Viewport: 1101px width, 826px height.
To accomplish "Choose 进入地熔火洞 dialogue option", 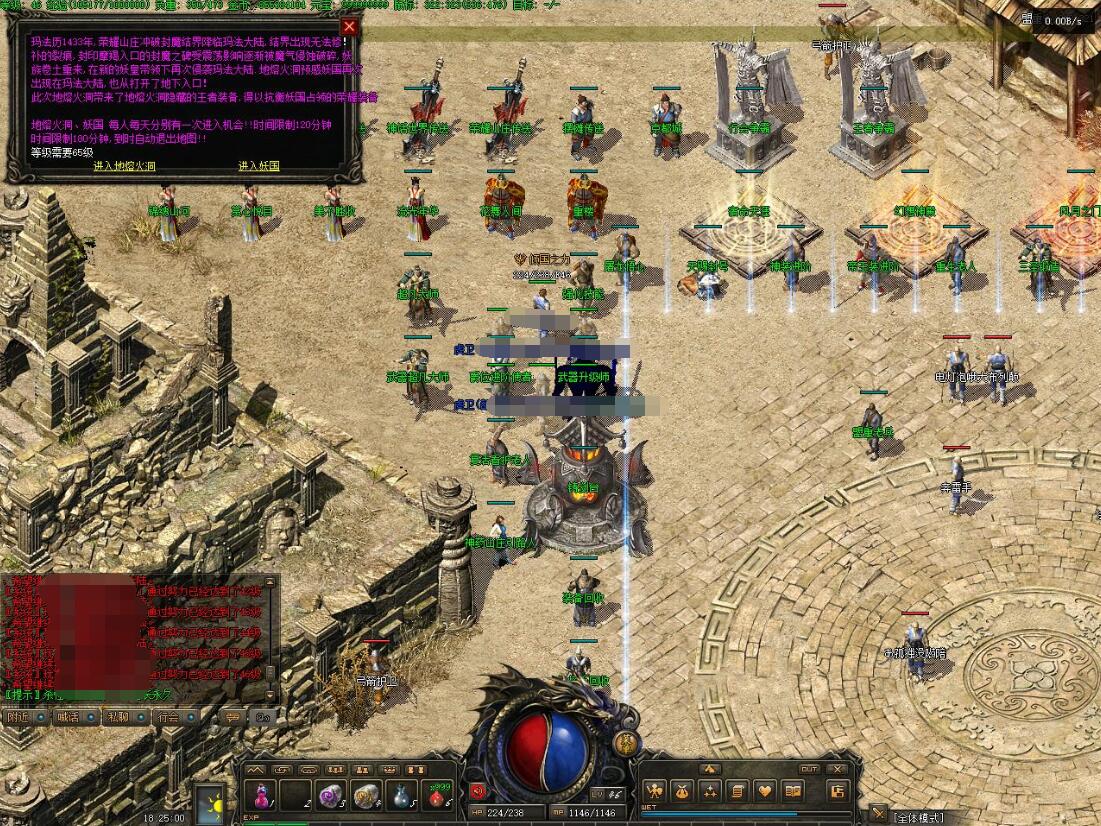I will tap(125, 166).
